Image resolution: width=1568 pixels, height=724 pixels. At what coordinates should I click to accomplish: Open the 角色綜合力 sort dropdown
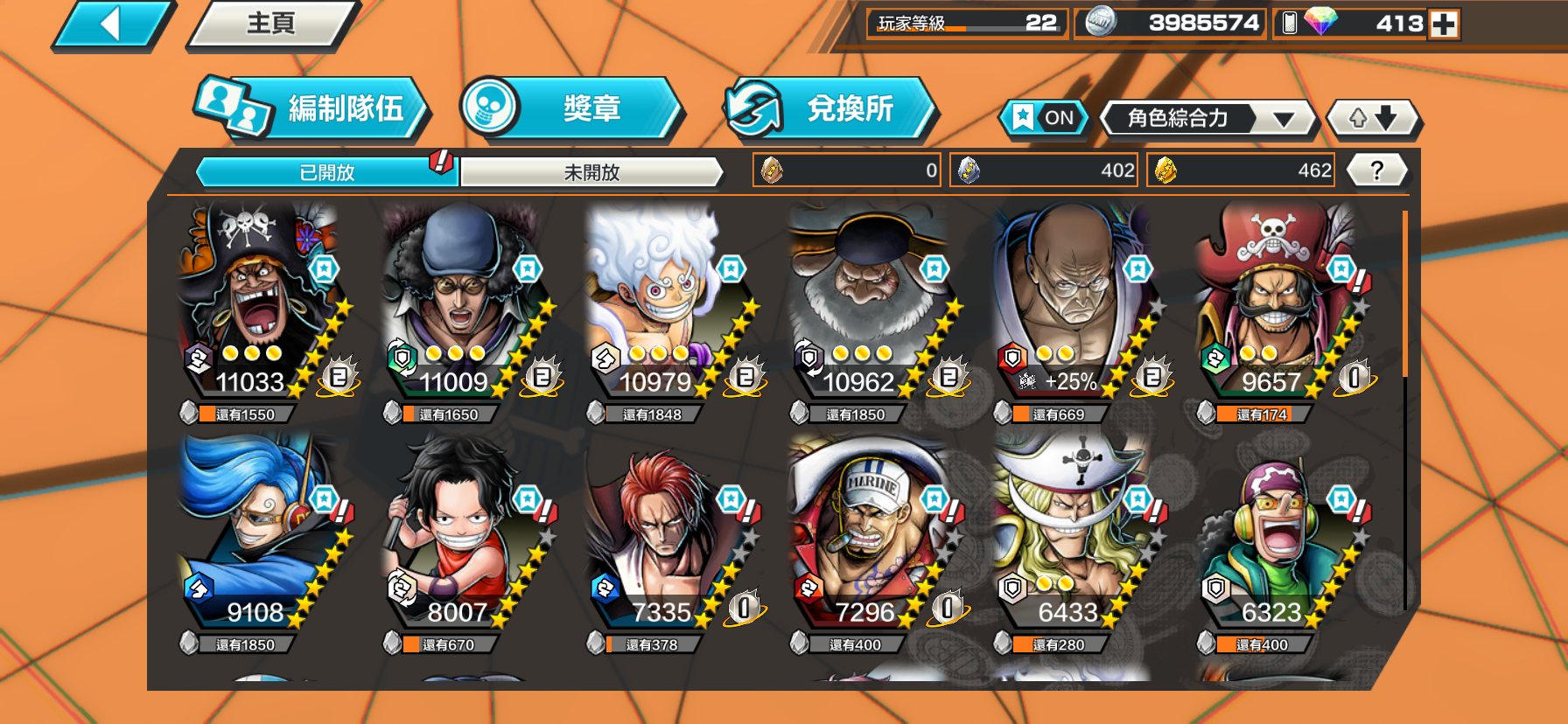[x=1207, y=118]
